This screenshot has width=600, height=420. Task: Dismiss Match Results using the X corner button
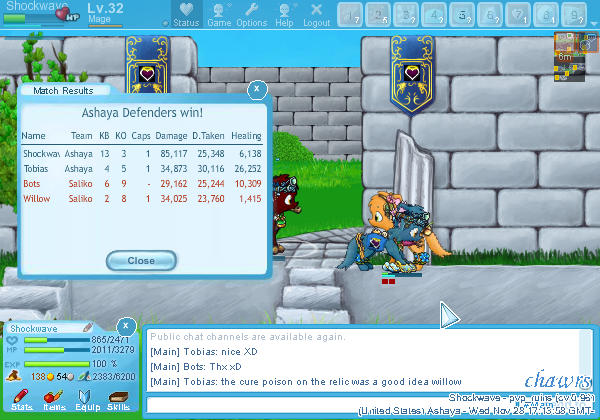click(x=257, y=89)
